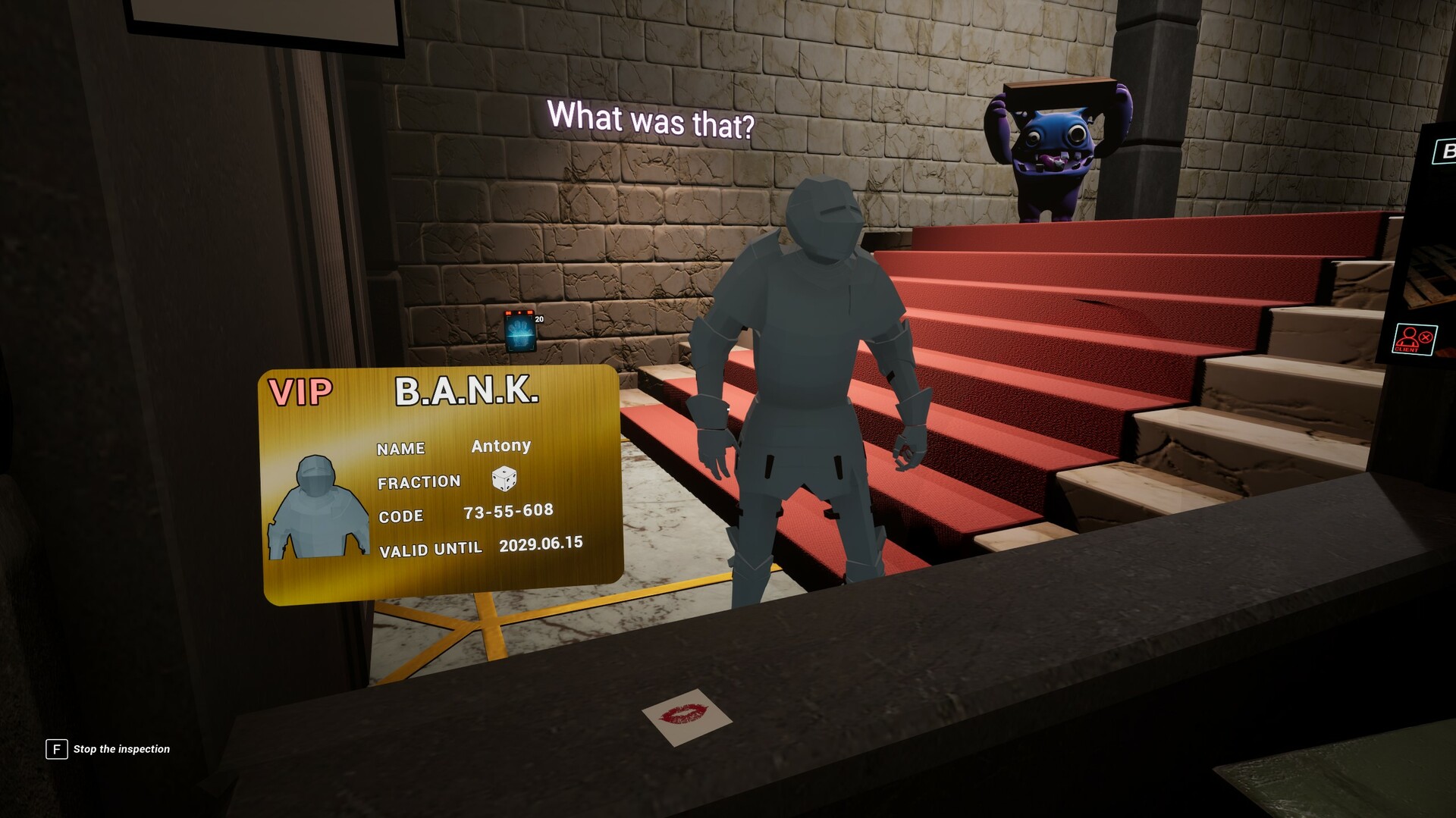Viewport: 1456px width, 818px height.
Task: Click the blue handprint scanner on the wall
Action: pos(521,332)
